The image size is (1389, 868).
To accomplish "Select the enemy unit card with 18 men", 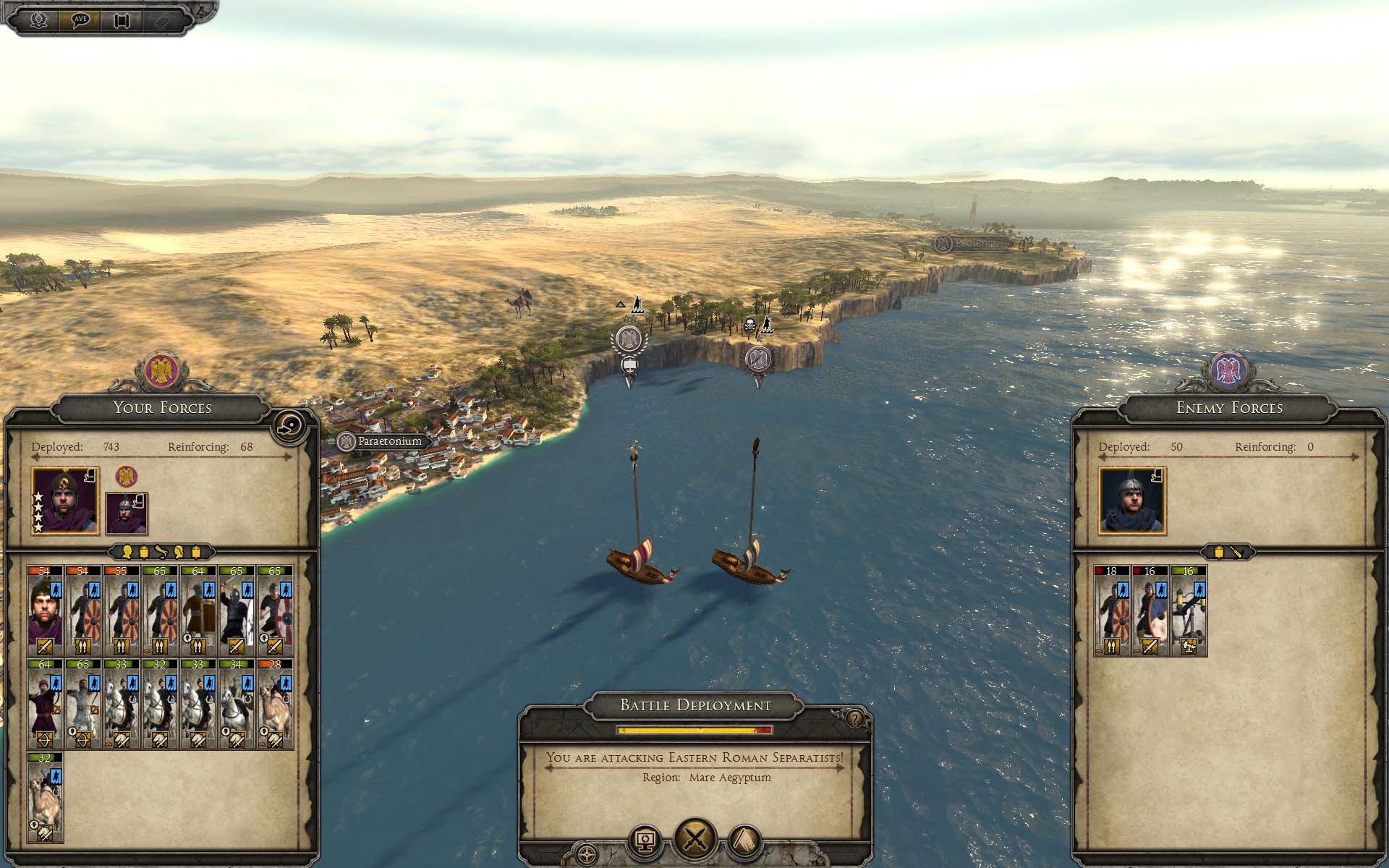I will 1111,610.
